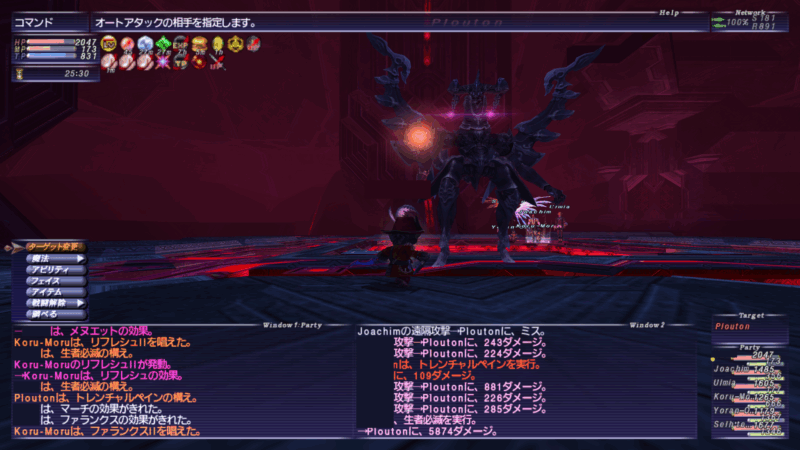Focus the Window 1 party chat log
The width and height of the screenshot is (800, 450).
point(180,382)
